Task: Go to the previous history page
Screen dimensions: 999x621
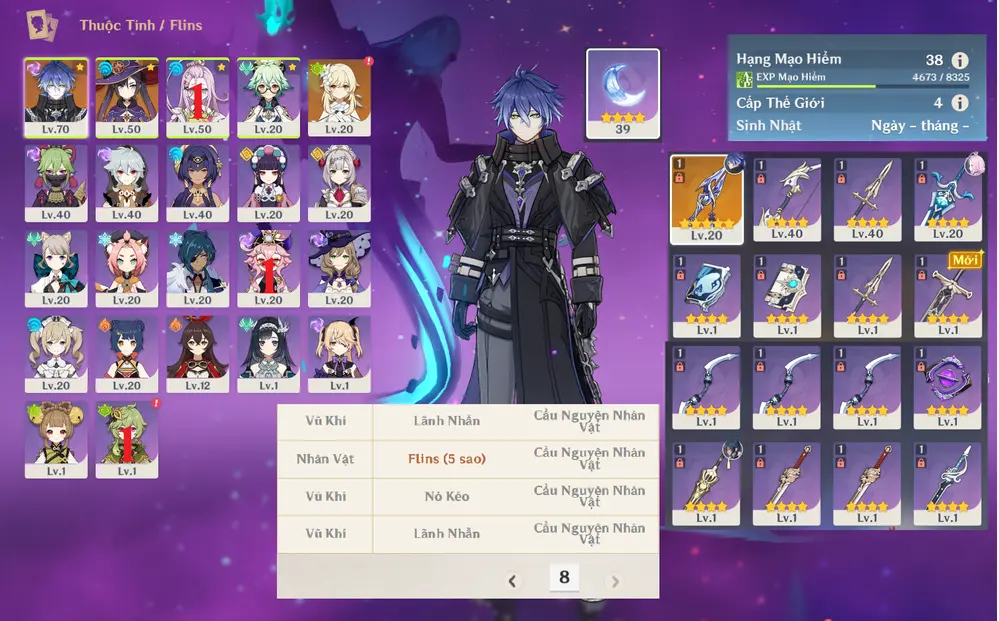Action: pyautogui.click(x=513, y=581)
